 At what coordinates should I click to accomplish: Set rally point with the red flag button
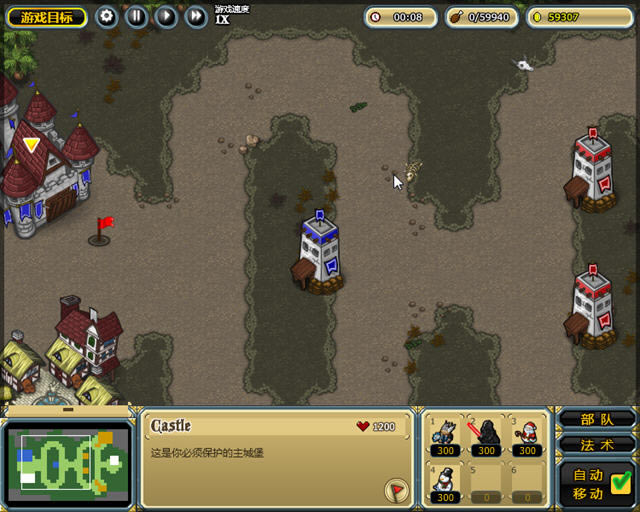tap(396, 490)
